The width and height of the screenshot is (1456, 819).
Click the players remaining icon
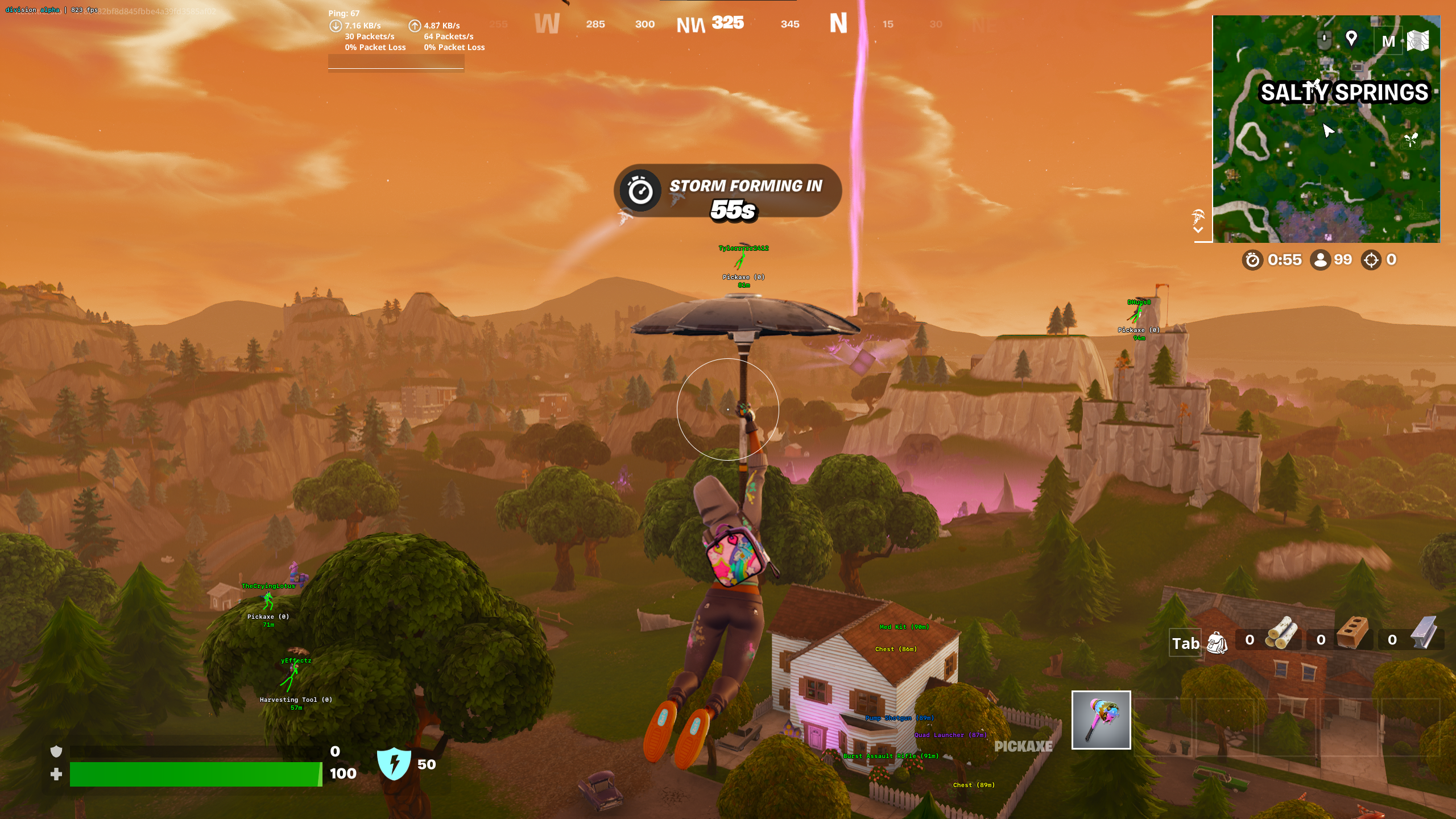tap(1319, 260)
